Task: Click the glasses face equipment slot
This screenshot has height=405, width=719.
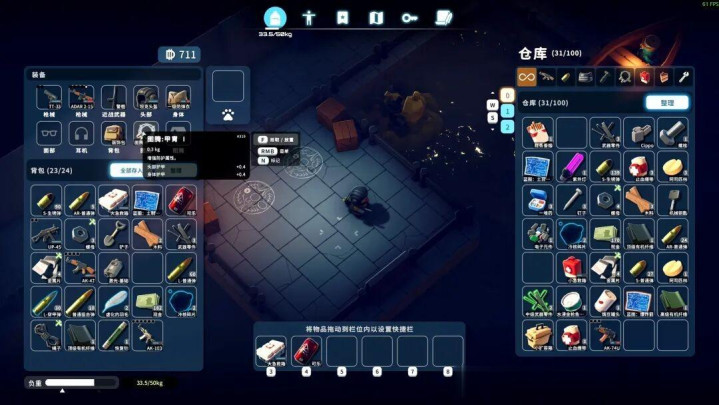Action: (46, 133)
